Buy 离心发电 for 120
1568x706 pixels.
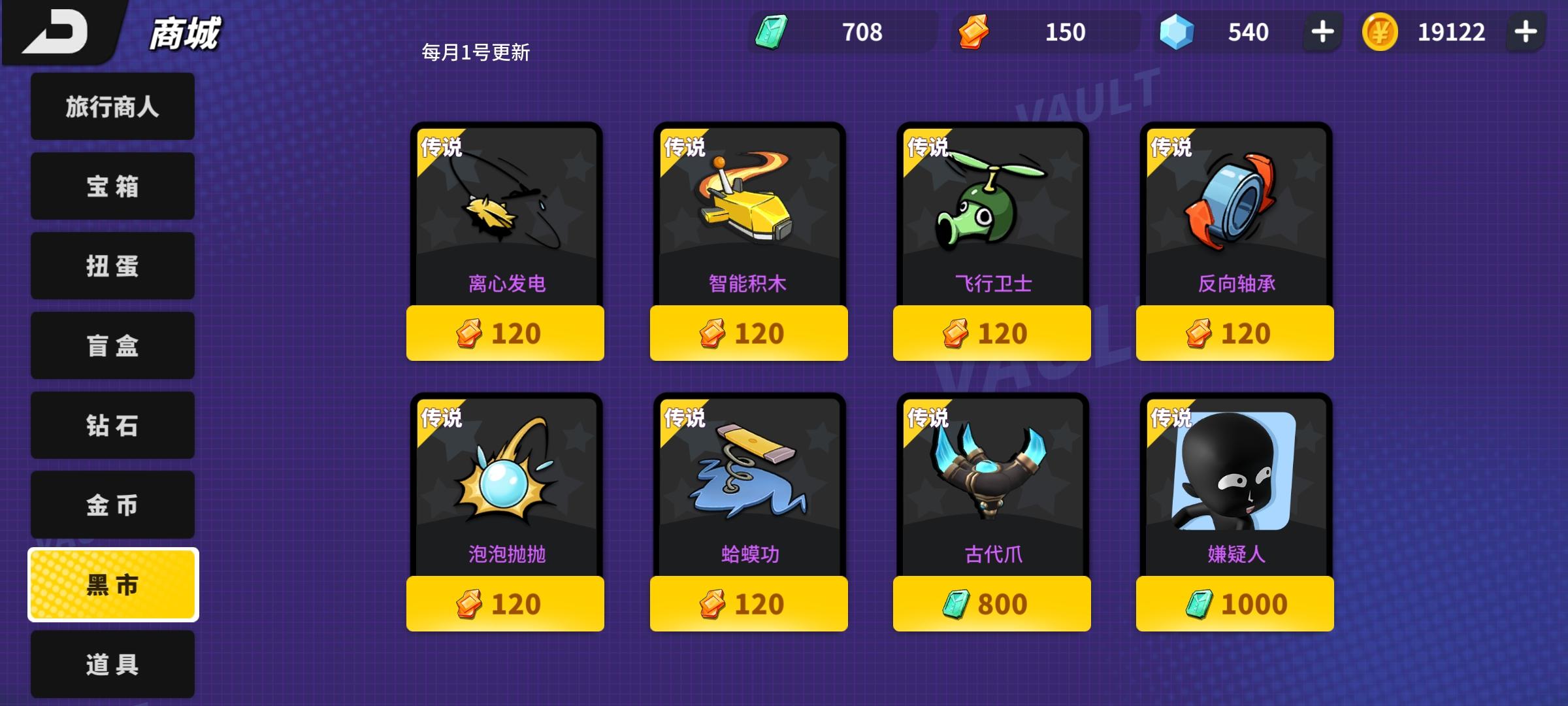504,333
